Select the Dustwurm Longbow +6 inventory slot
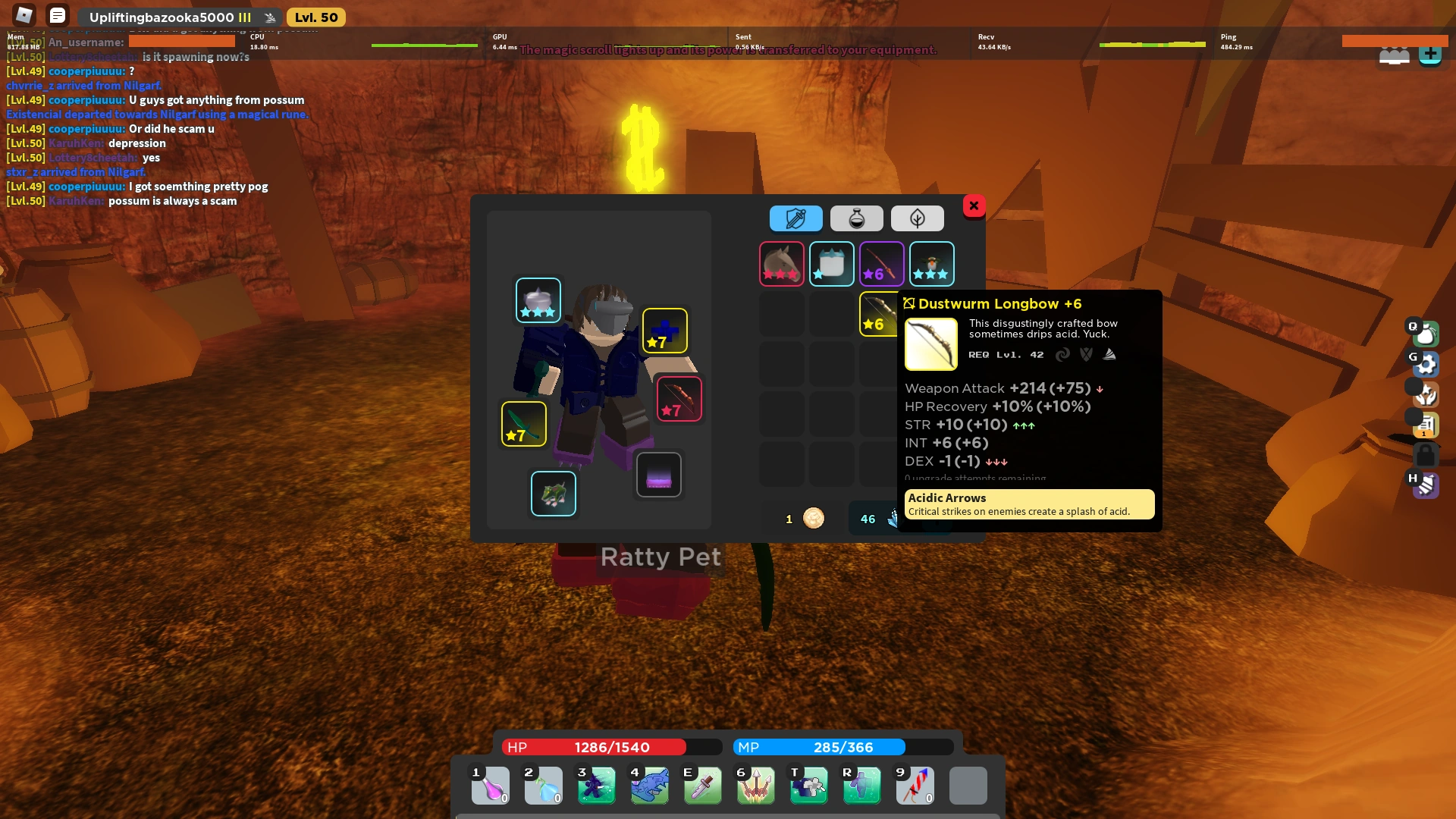The height and width of the screenshot is (819, 1456). click(x=878, y=313)
